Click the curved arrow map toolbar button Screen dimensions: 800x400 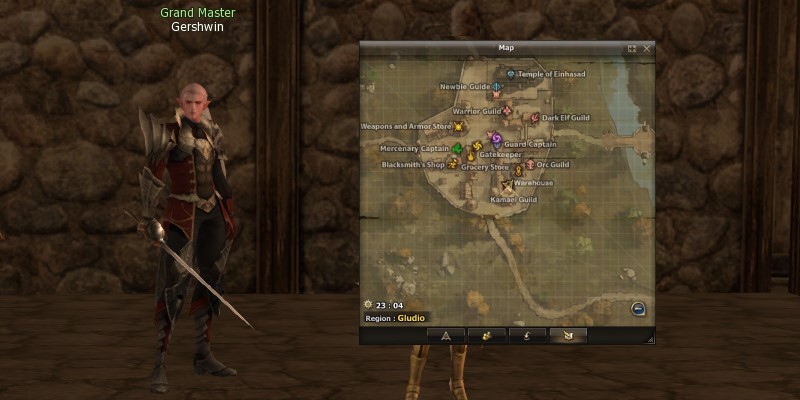tap(528, 335)
